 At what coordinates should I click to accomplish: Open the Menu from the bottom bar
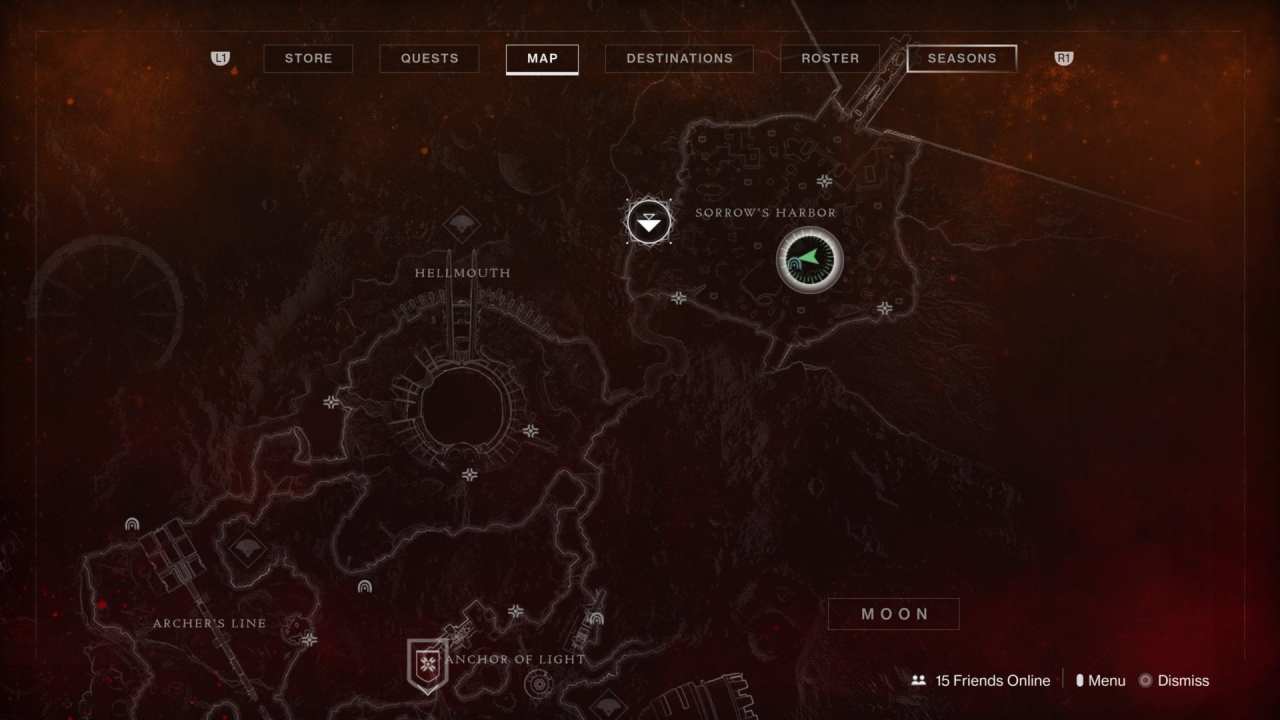pos(1102,680)
